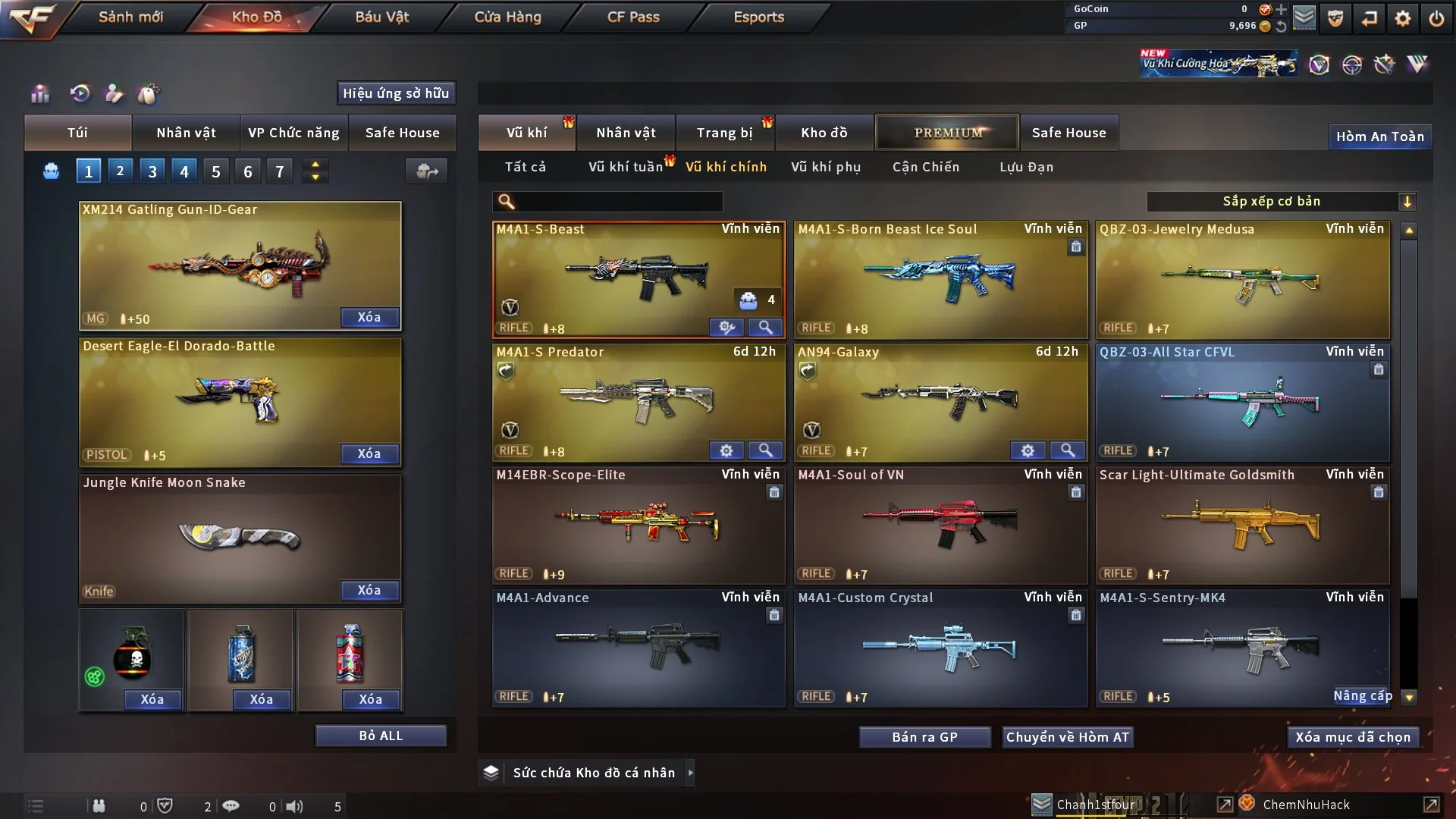The width and height of the screenshot is (1456, 819).
Task: Remove the XM214 Gatling Gun from bag
Action: [369, 317]
